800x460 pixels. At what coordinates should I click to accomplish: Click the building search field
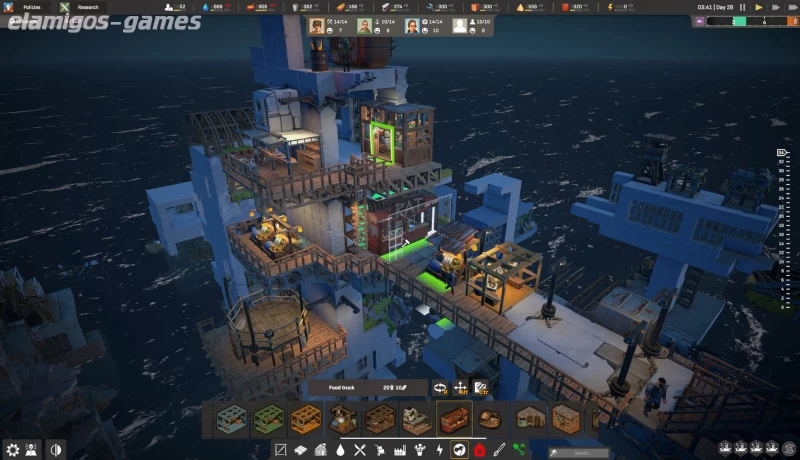(575, 451)
